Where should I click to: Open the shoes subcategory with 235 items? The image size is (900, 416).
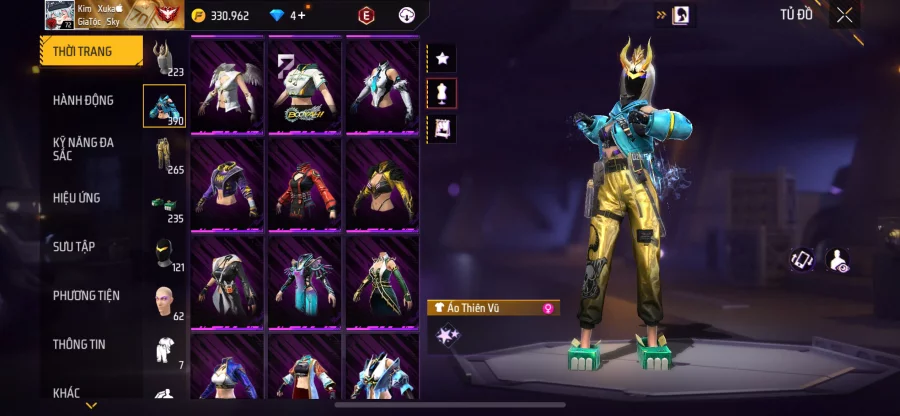(x=164, y=204)
